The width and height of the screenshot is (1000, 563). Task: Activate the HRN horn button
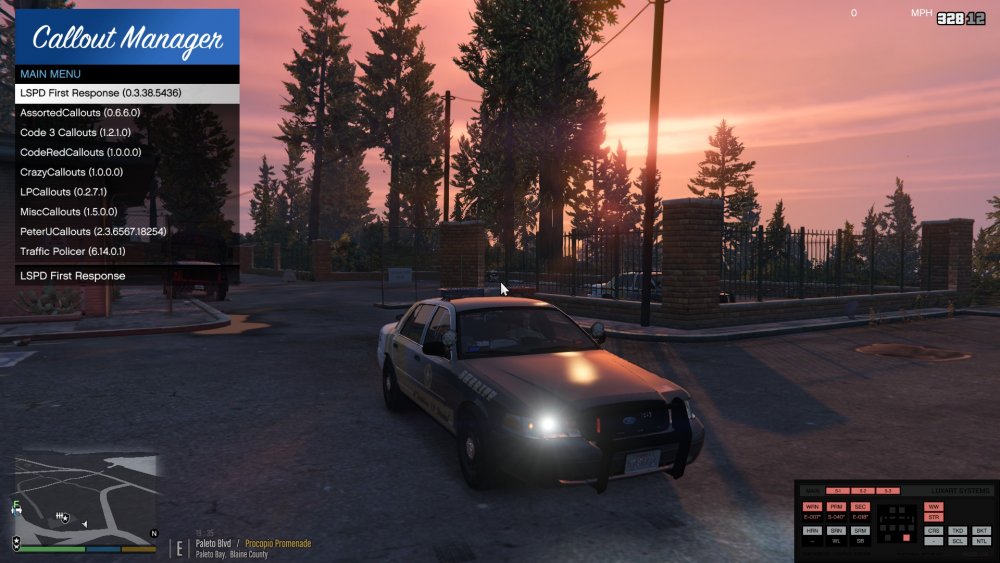812,530
